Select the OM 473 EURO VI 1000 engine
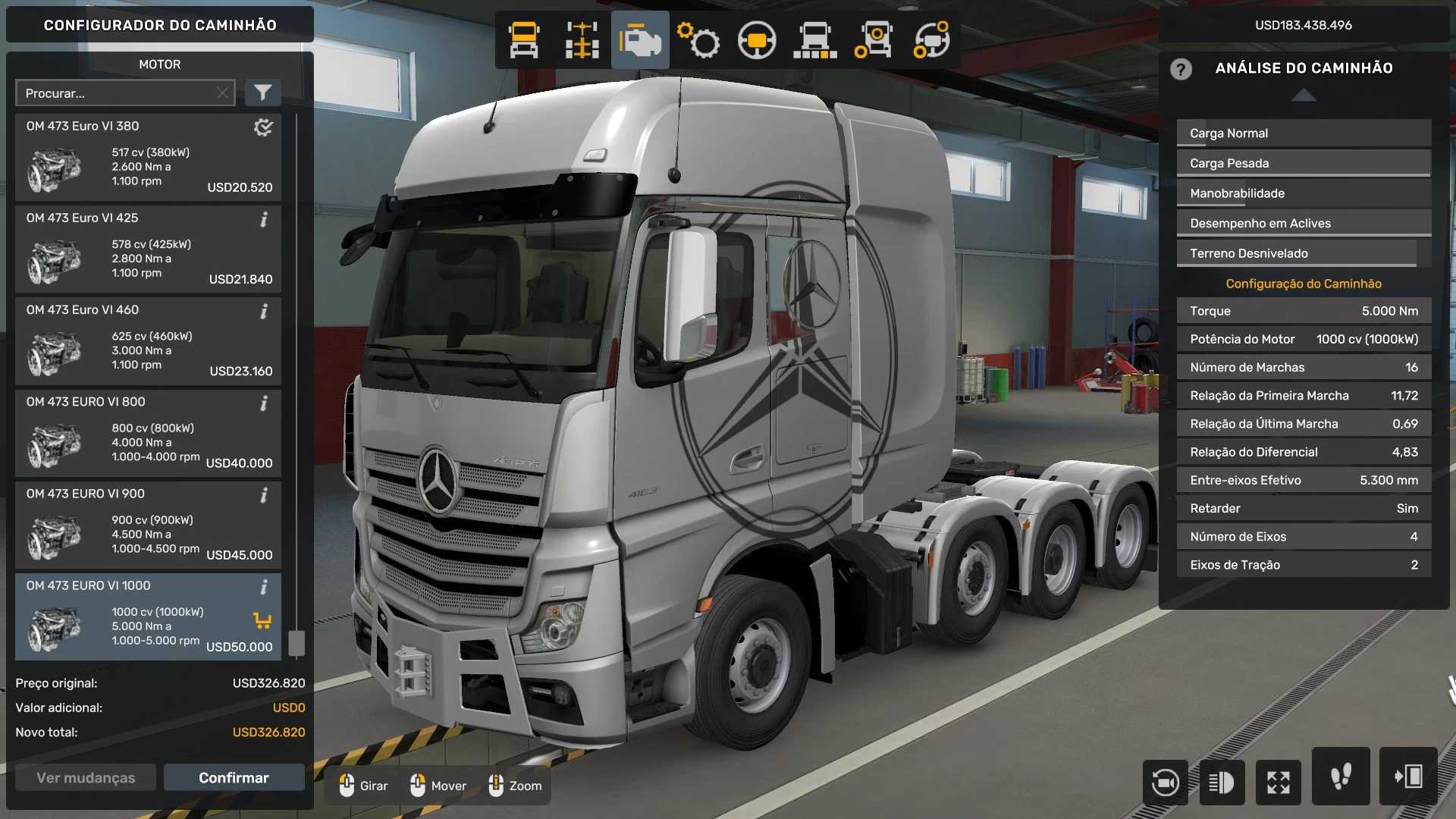 (148, 617)
